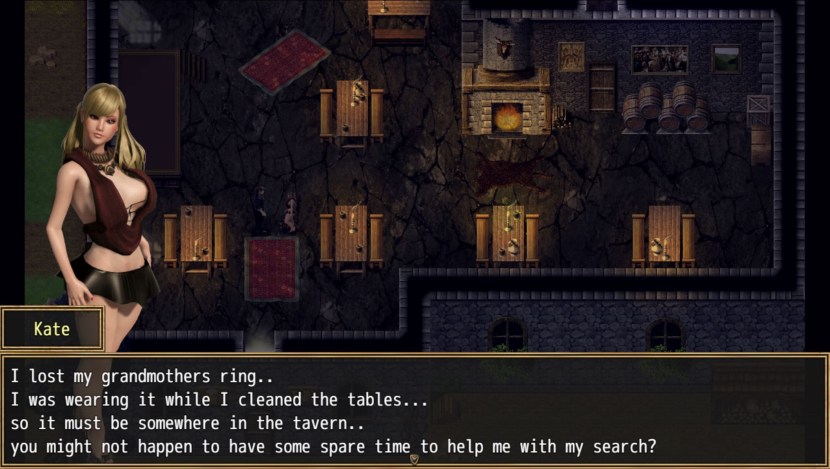Advance the dialogue using the continue arrow
This screenshot has width=830, height=469.
[414, 460]
